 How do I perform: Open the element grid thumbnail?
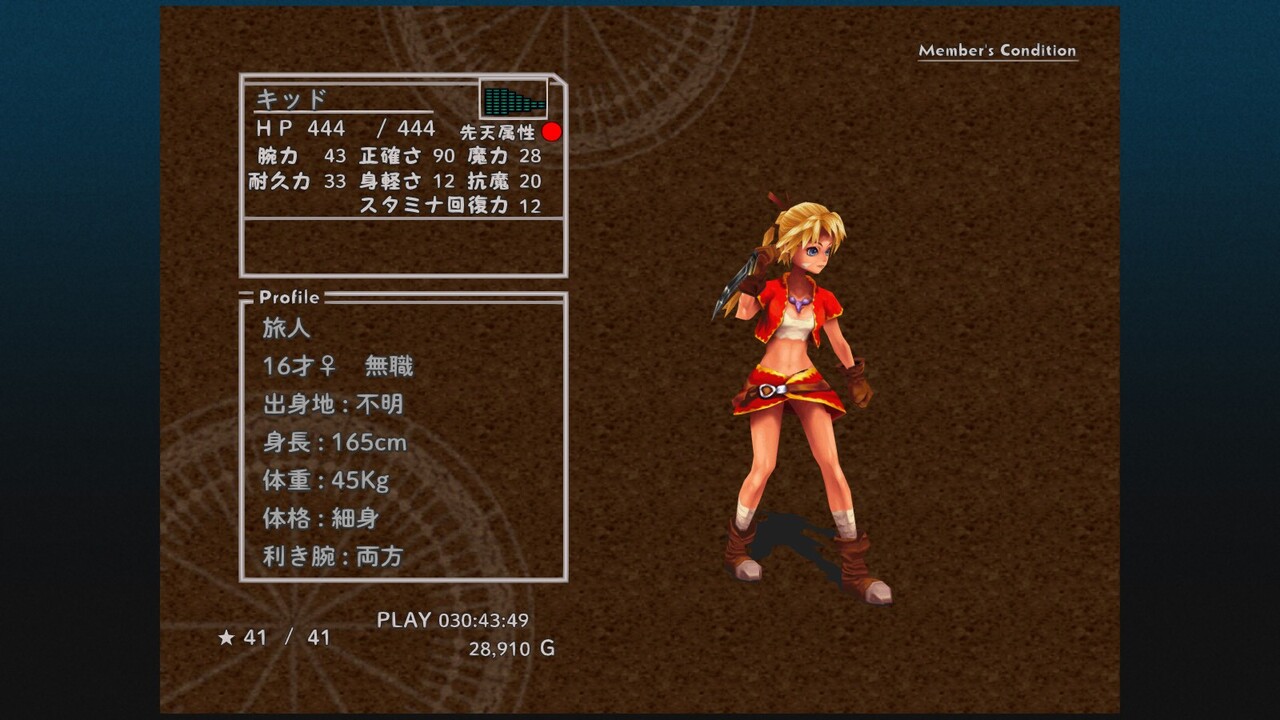click(x=514, y=99)
